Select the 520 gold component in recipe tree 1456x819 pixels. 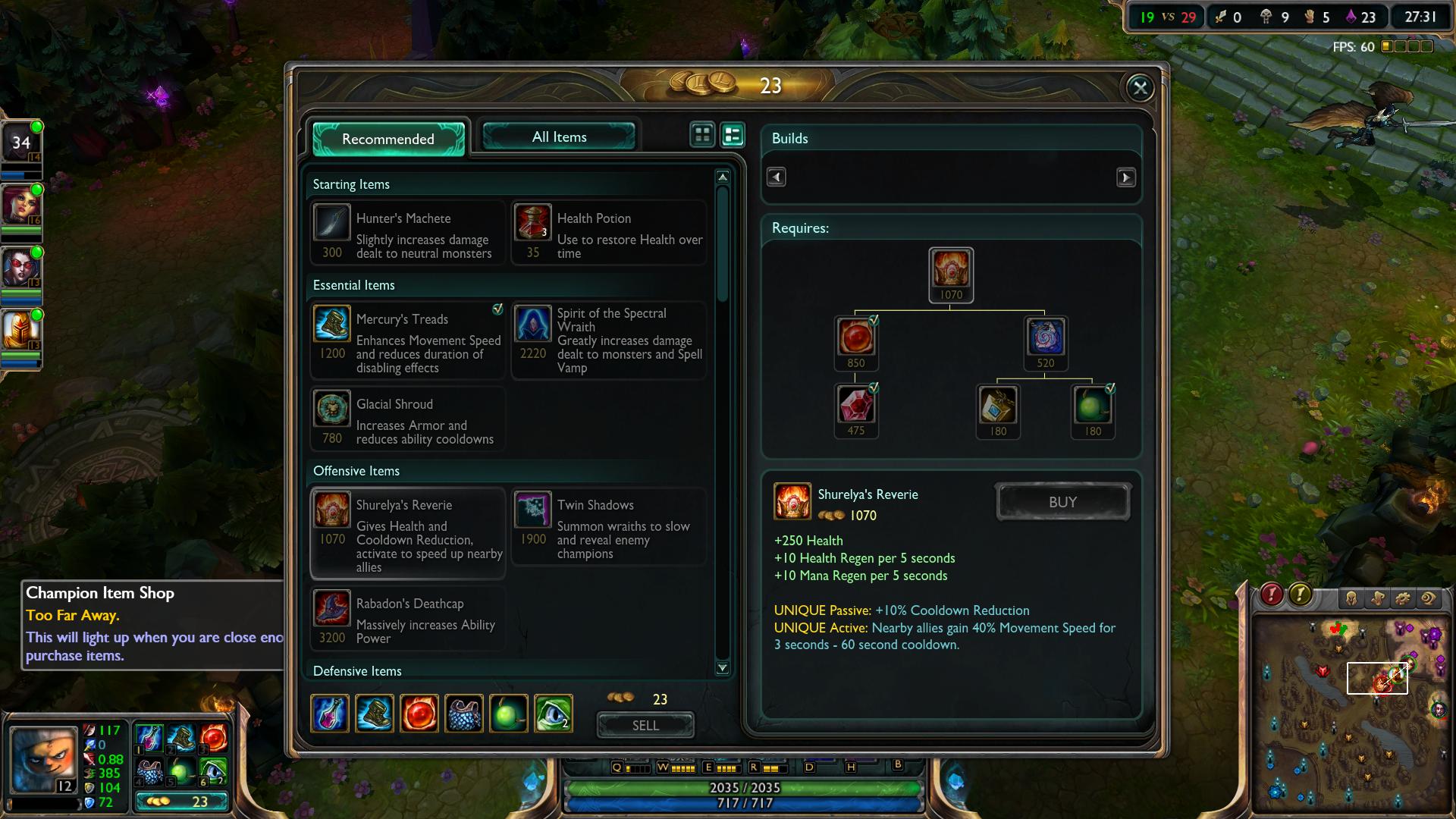1046,338
